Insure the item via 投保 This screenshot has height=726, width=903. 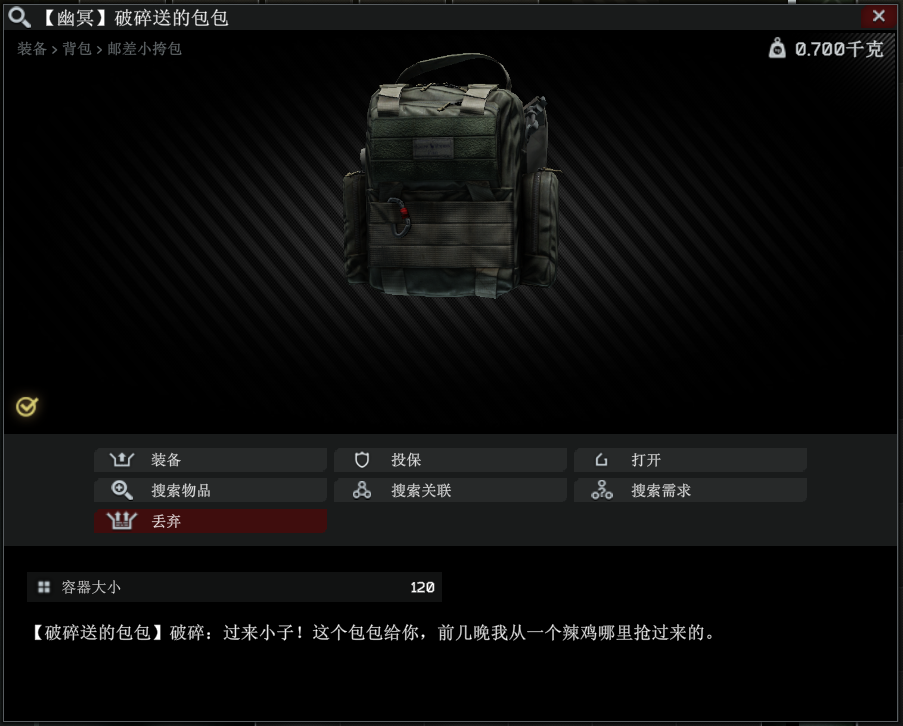coord(450,460)
